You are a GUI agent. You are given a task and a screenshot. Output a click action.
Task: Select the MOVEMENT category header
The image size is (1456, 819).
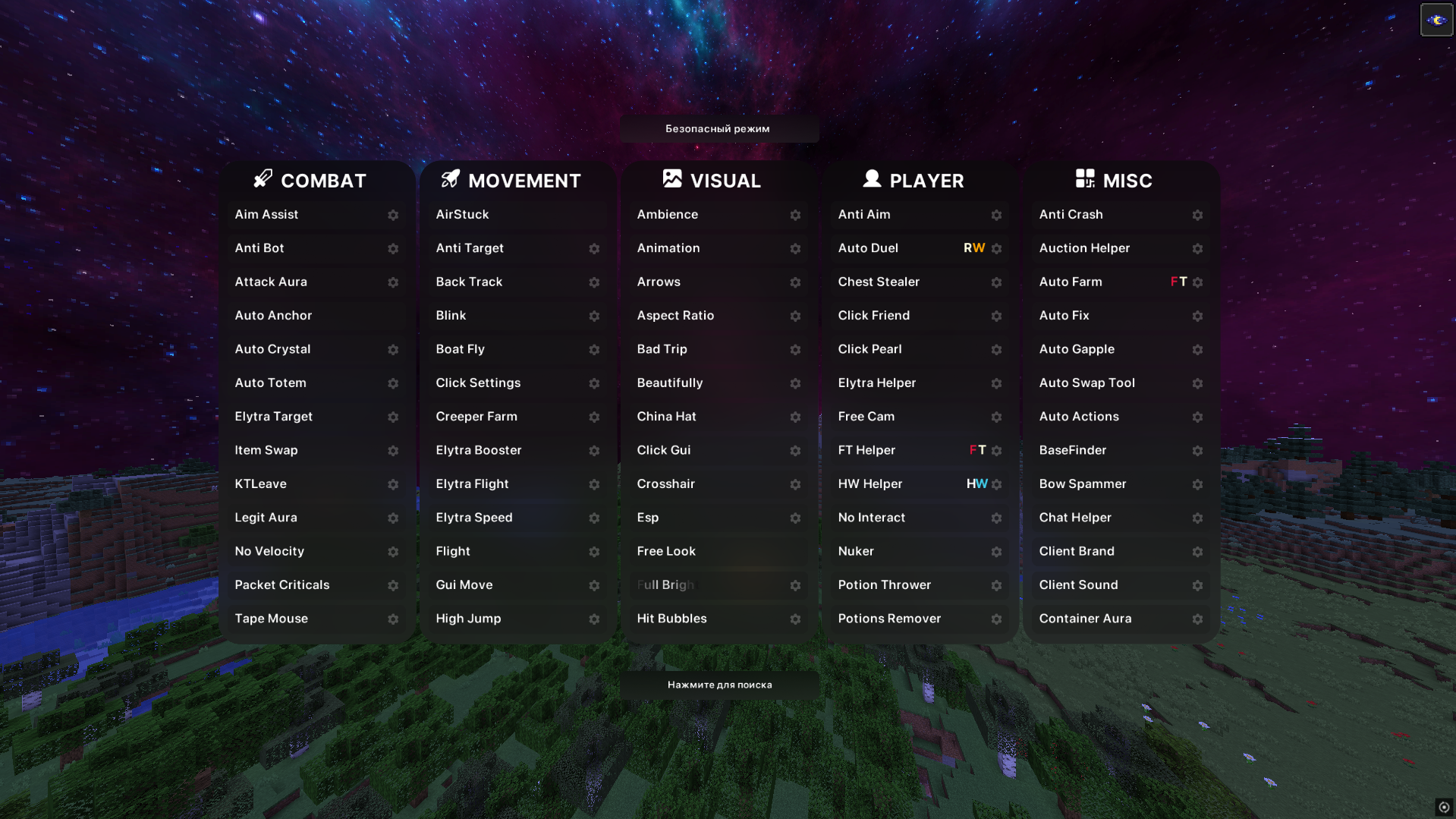(x=524, y=180)
